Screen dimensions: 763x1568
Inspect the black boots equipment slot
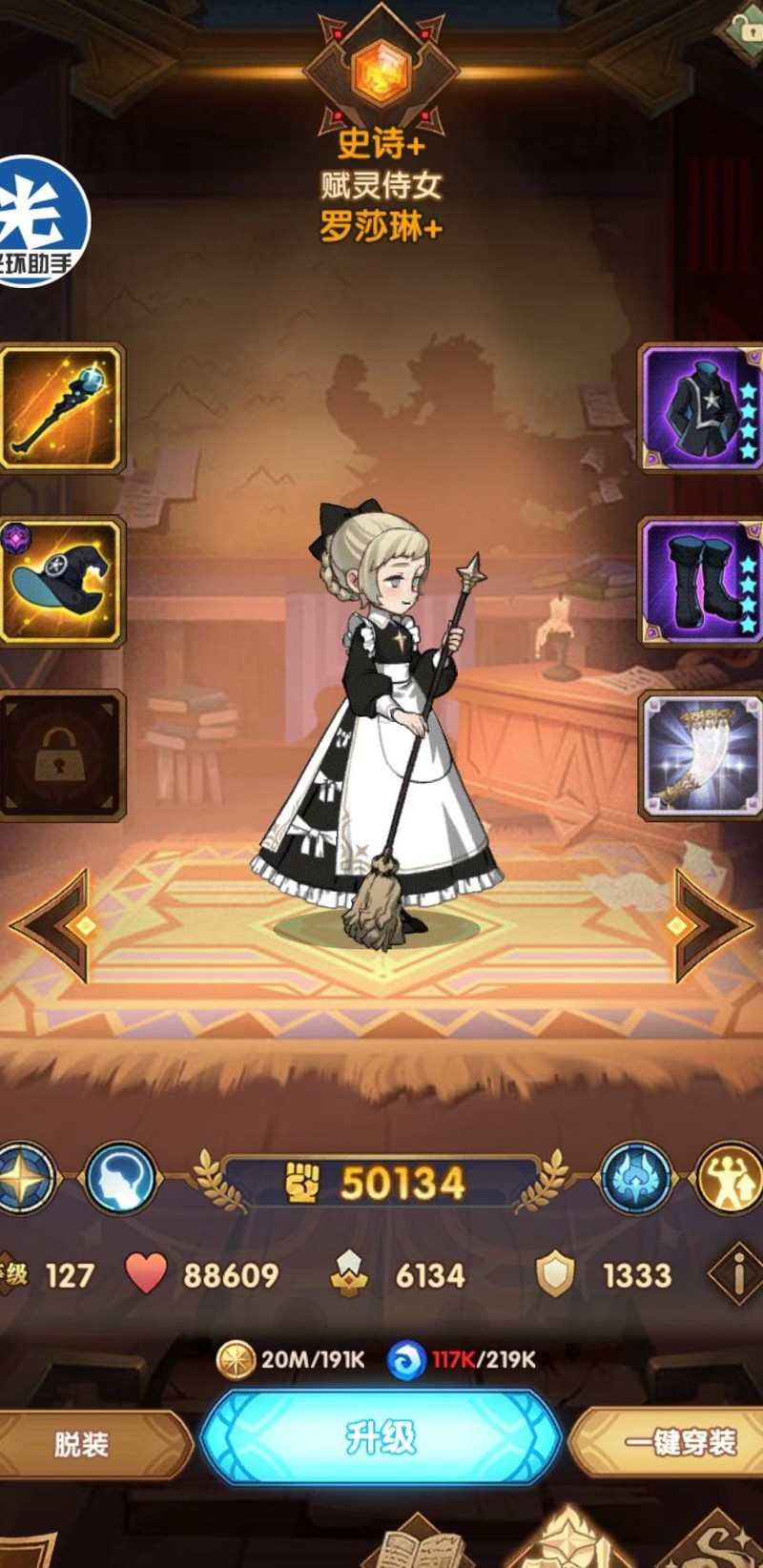[x=702, y=581]
